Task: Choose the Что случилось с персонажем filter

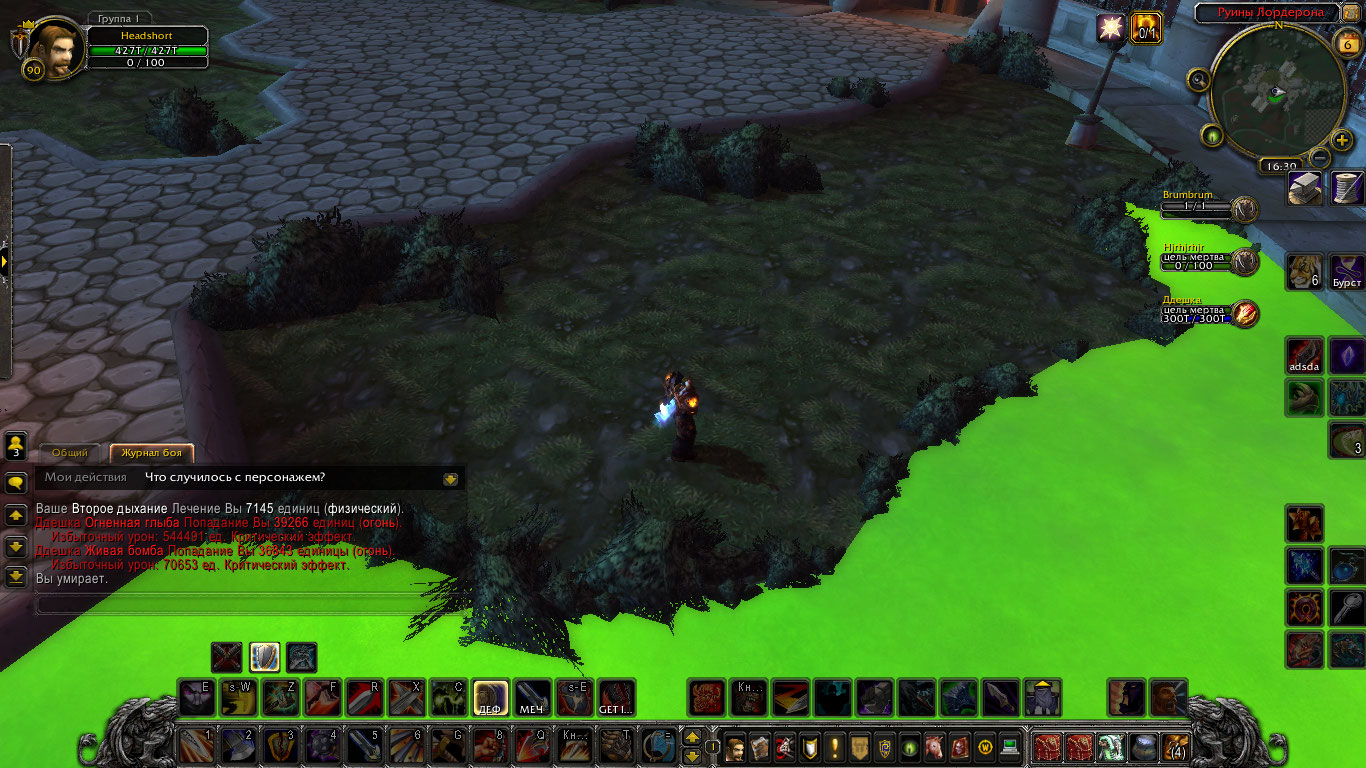Action: coord(234,478)
